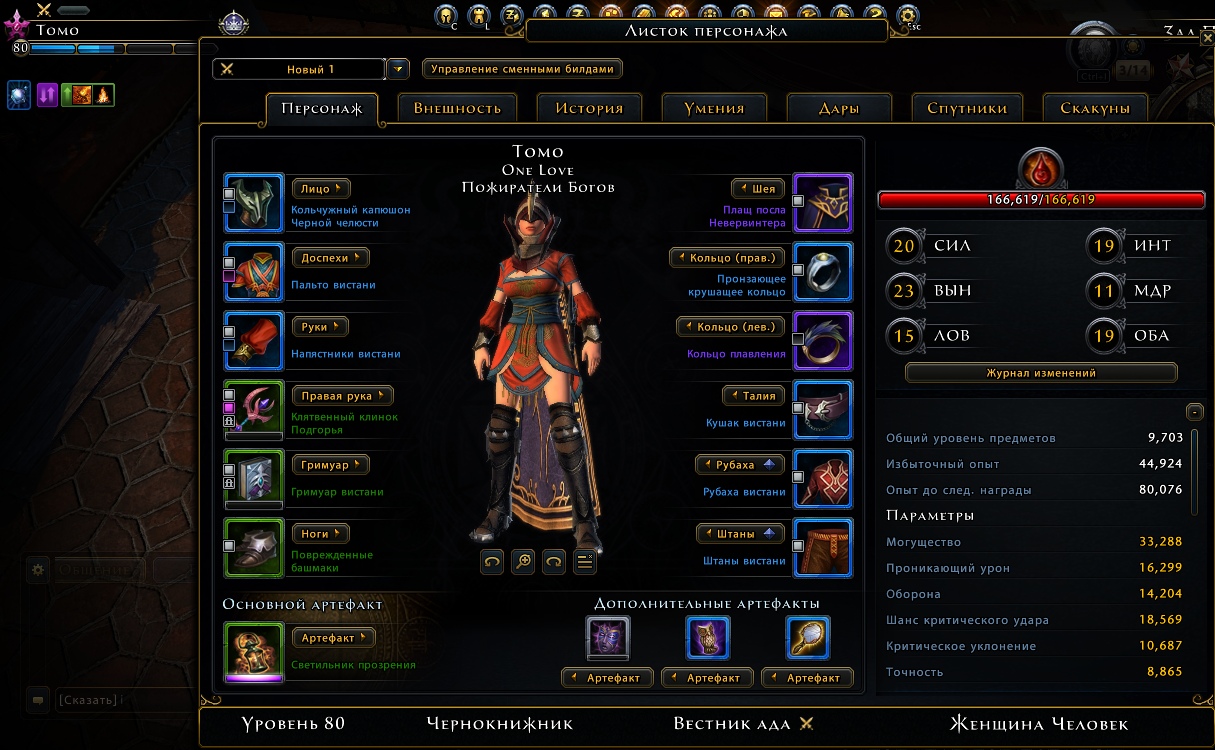Screen dimensions: 1215x750
Task: Choose the Кольцо плавления ring slot
Action: coord(822,341)
